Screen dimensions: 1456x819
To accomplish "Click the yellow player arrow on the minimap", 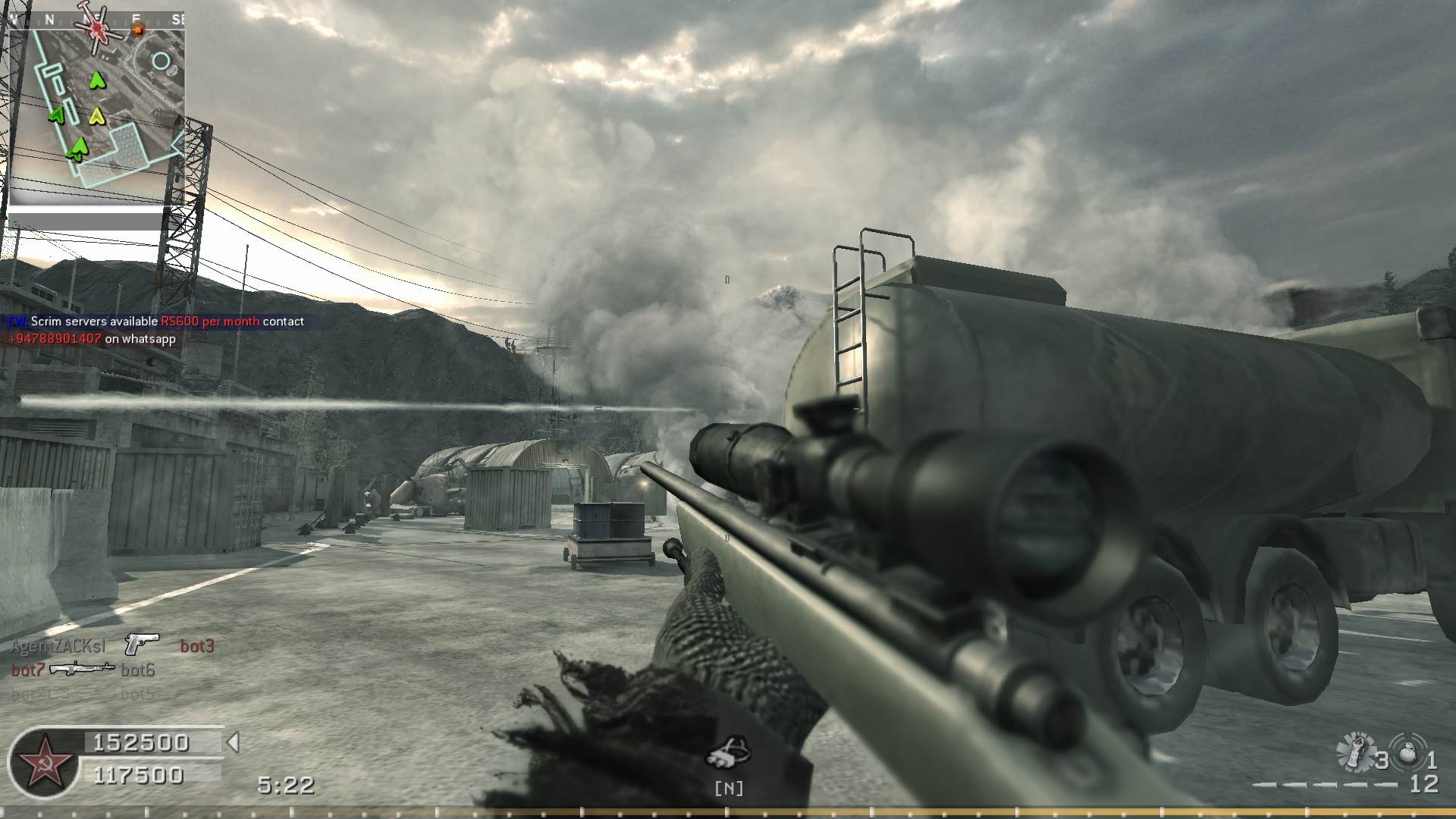I will tap(96, 116).
